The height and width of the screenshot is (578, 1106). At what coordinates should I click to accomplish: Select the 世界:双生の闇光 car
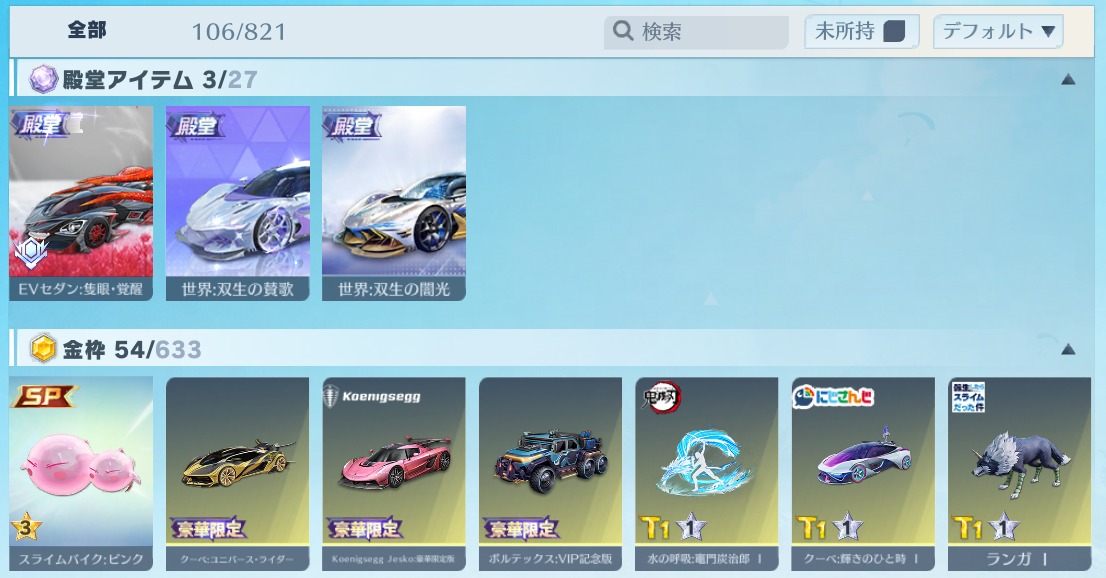(394, 203)
